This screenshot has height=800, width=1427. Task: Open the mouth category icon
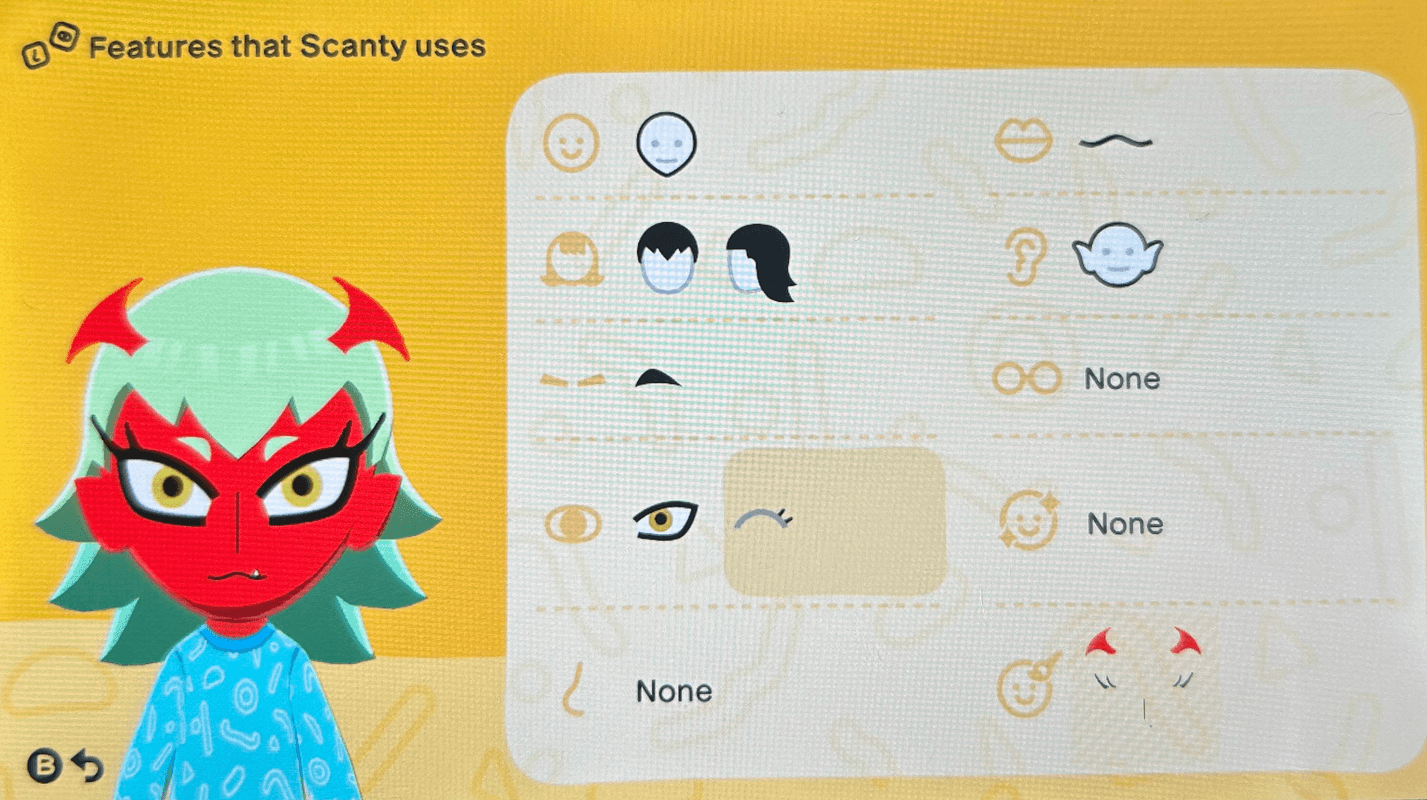click(1025, 140)
